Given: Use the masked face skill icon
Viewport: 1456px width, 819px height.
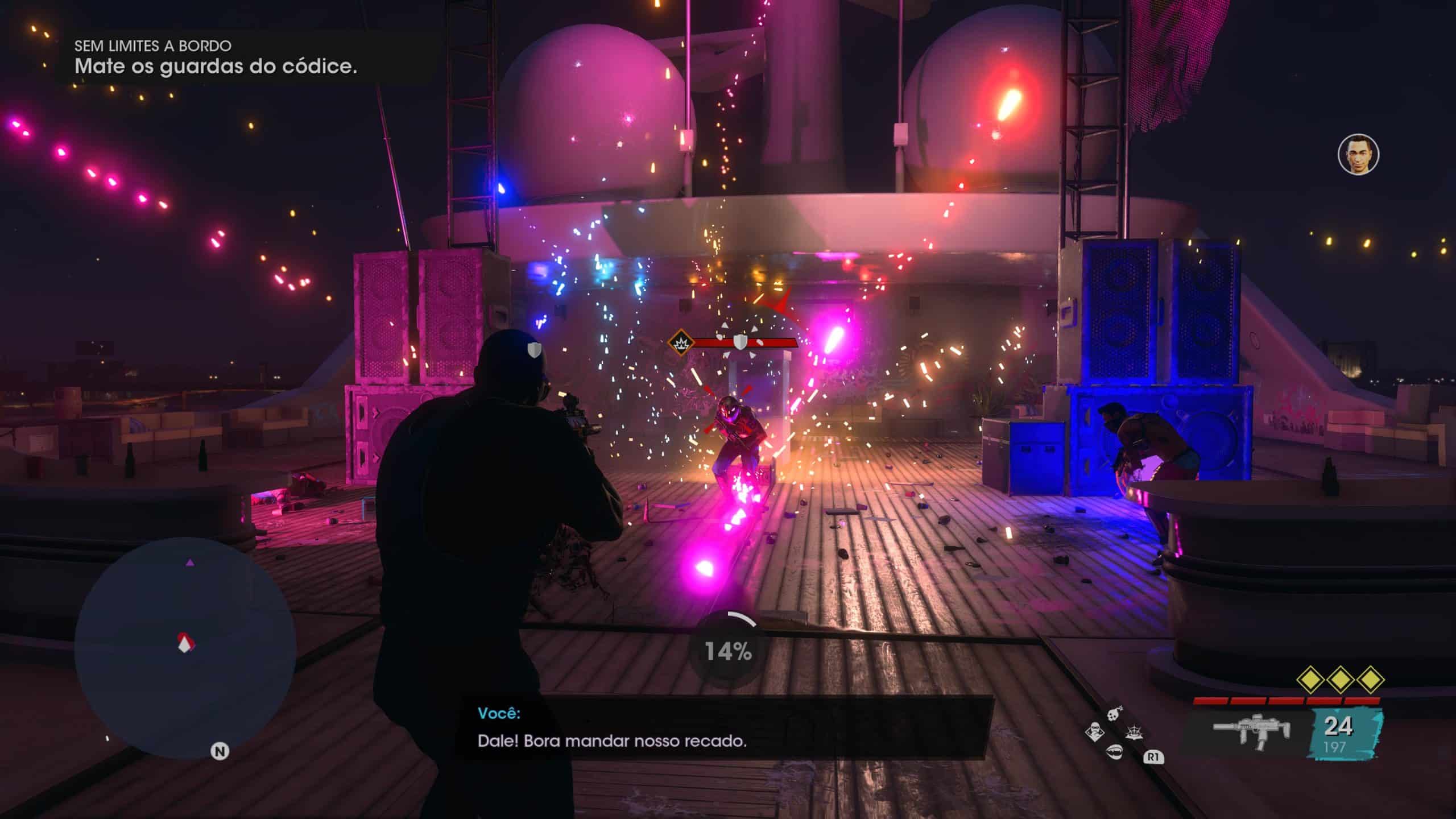Looking at the screenshot, I should pyautogui.click(x=1094, y=731).
